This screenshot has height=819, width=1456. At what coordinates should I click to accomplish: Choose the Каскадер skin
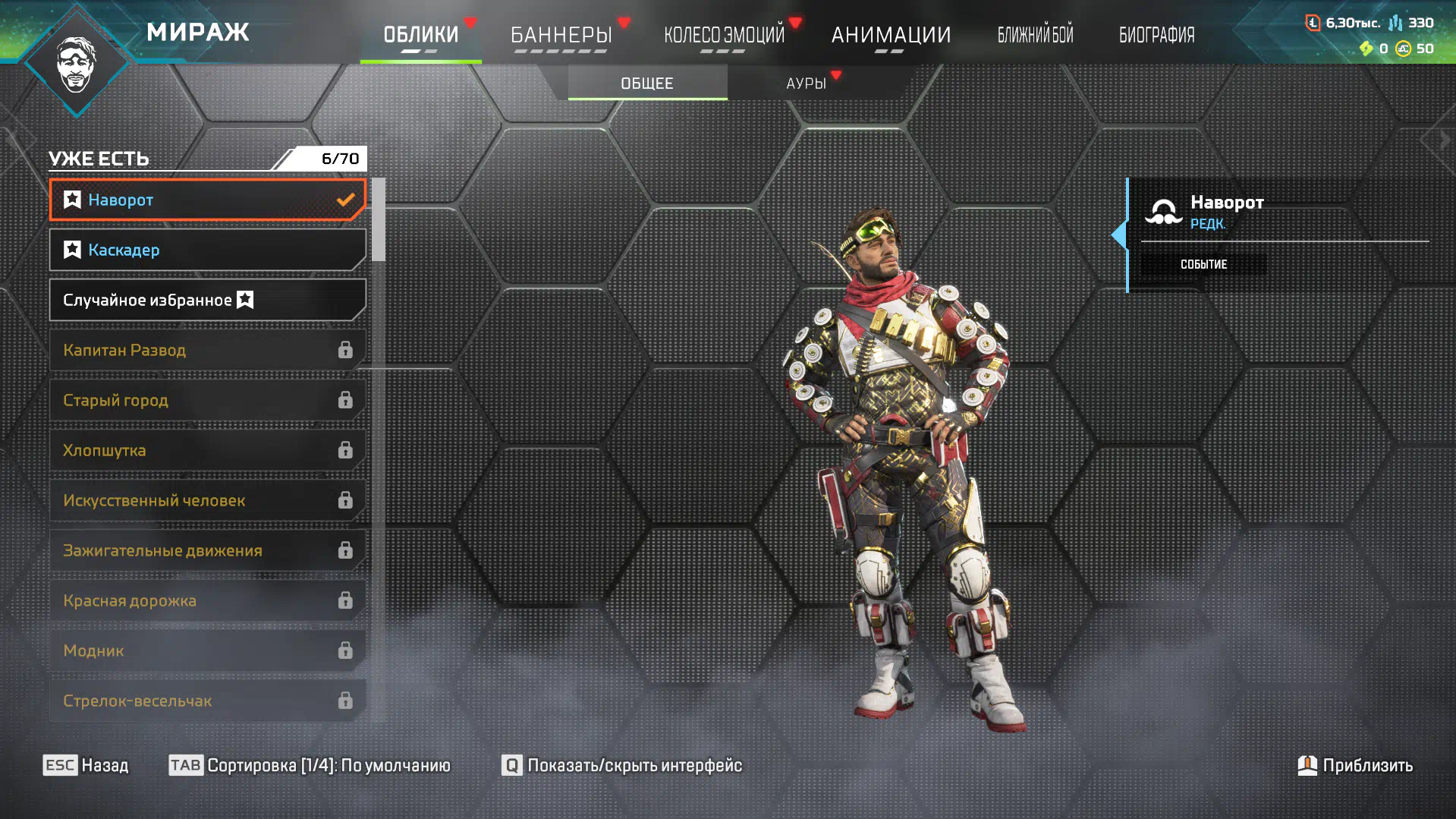tap(207, 250)
